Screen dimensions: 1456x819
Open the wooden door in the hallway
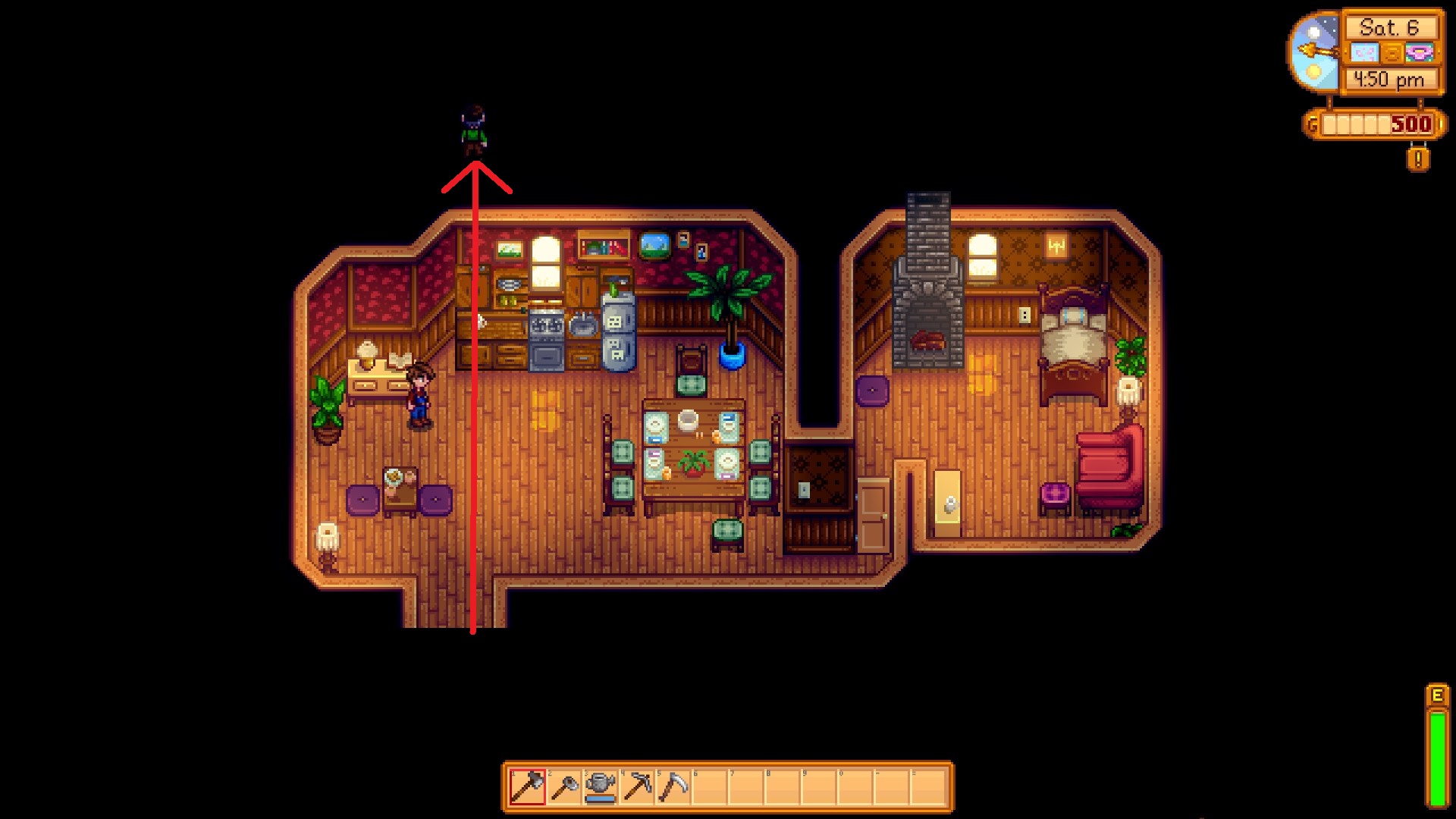point(872,516)
